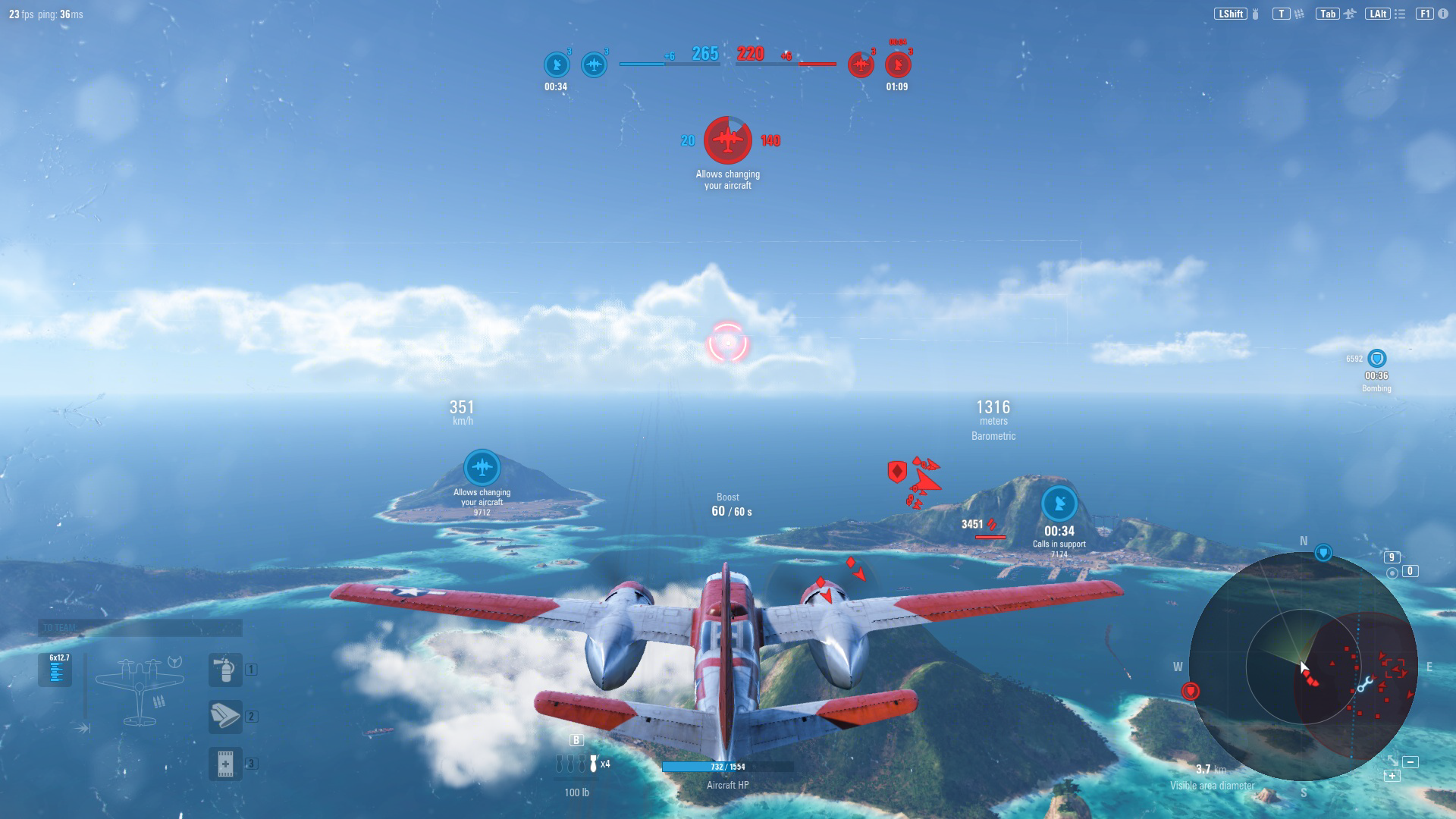The image size is (1456, 819).
Task: Select the blue airfield marker labeled 9712
Action: [x=482, y=468]
